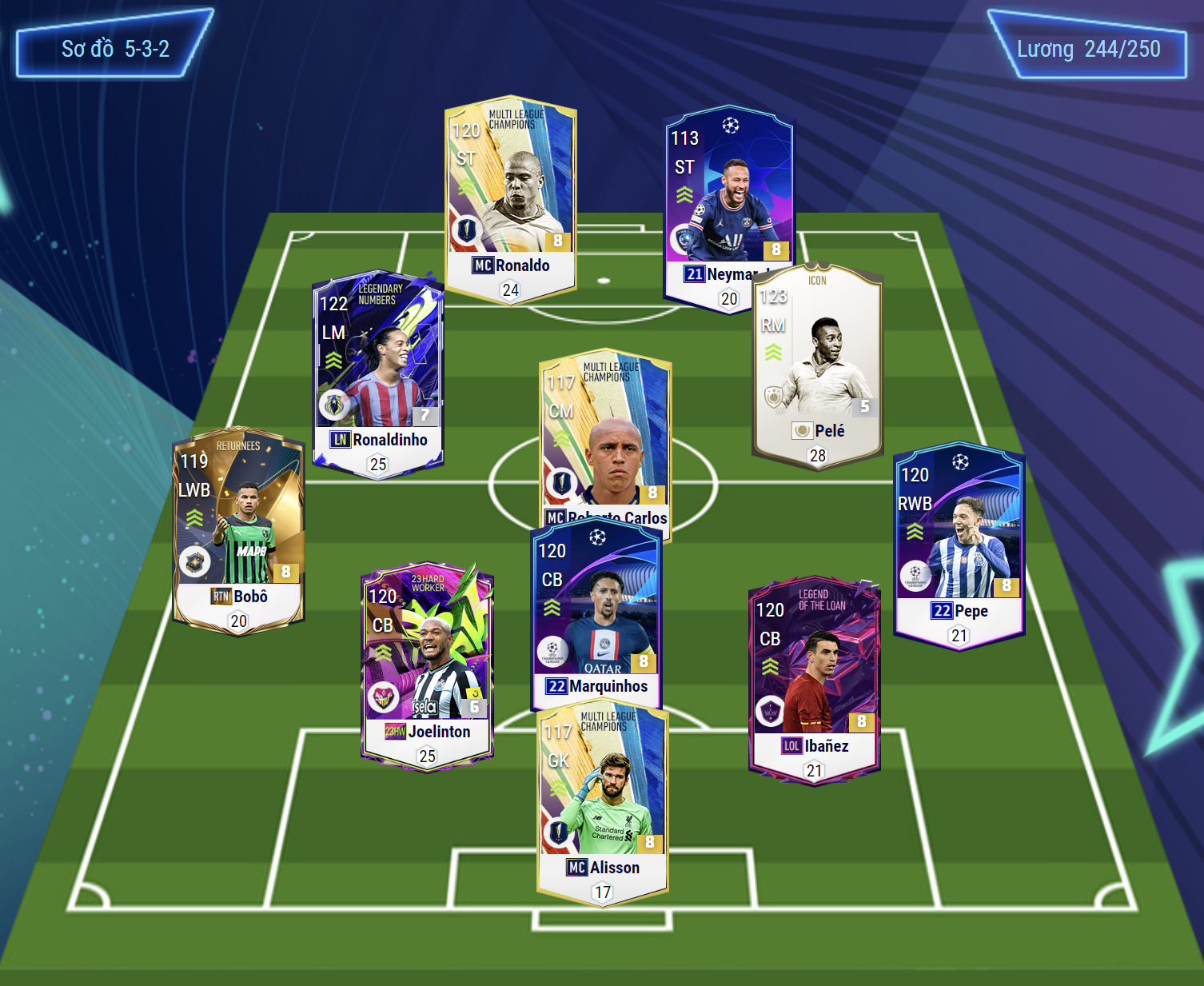Viewport: 1204px width, 986px height.
Task: Select the Ronaldo striker card
Action: 510,192
